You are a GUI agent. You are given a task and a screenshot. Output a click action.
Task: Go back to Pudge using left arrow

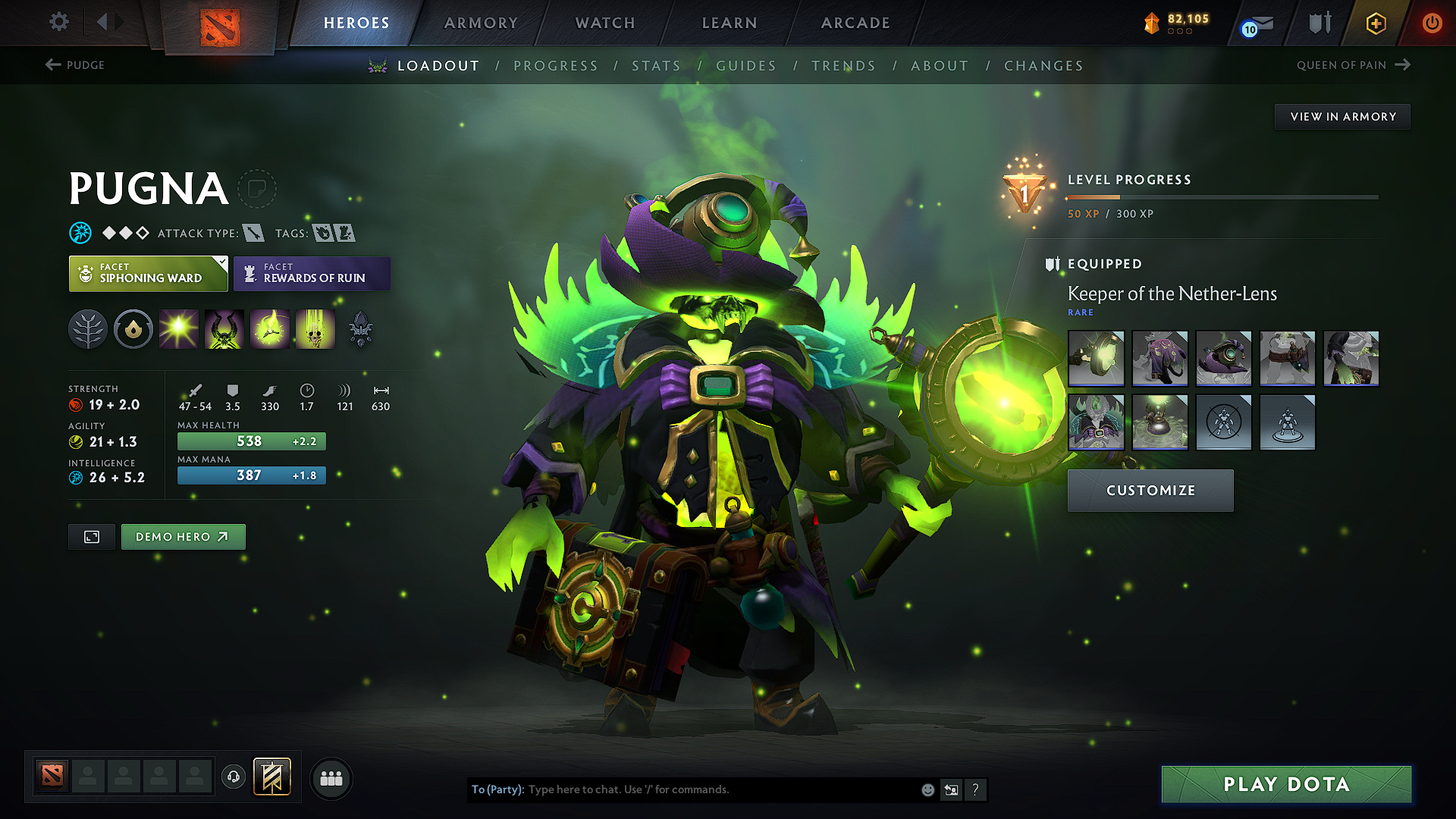click(52, 64)
